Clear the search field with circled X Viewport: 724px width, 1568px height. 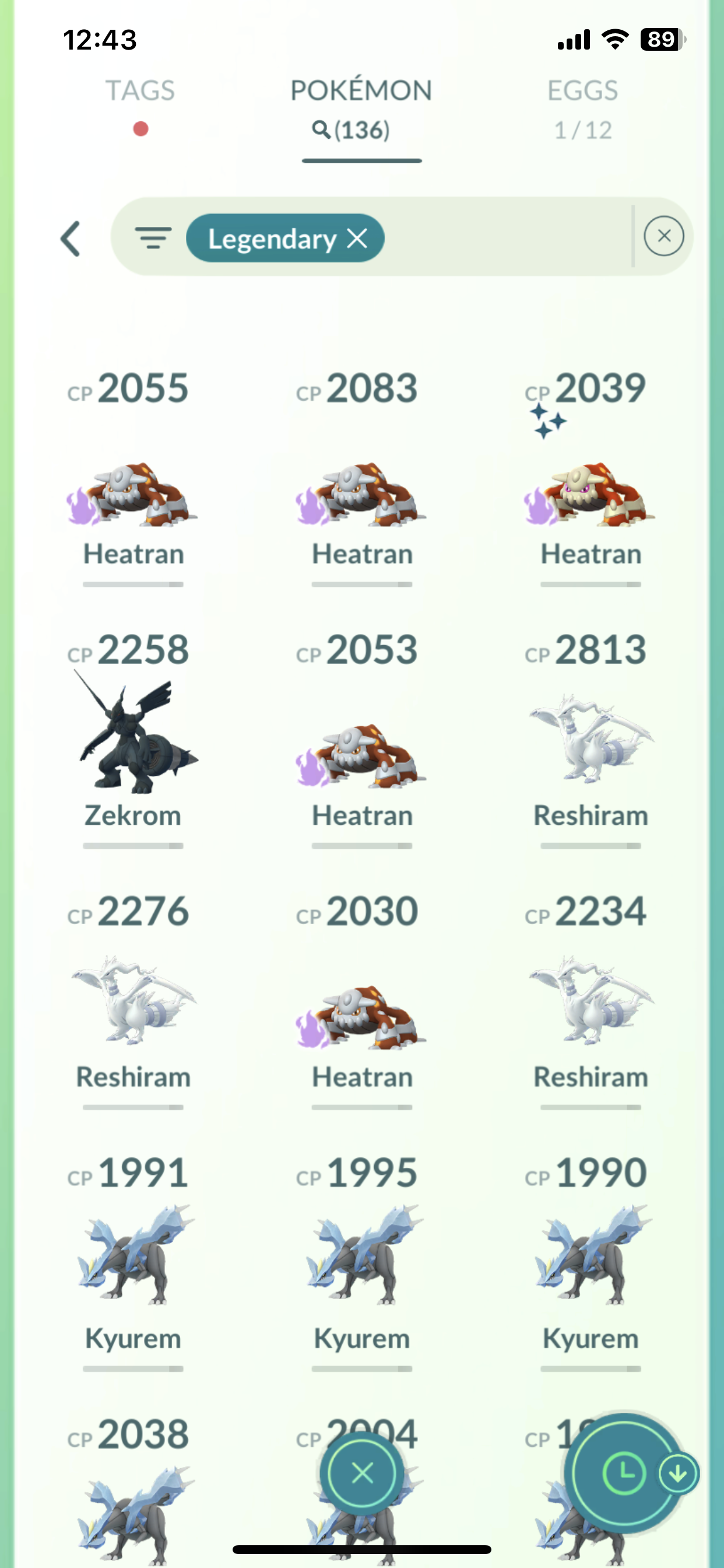pos(663,236)
